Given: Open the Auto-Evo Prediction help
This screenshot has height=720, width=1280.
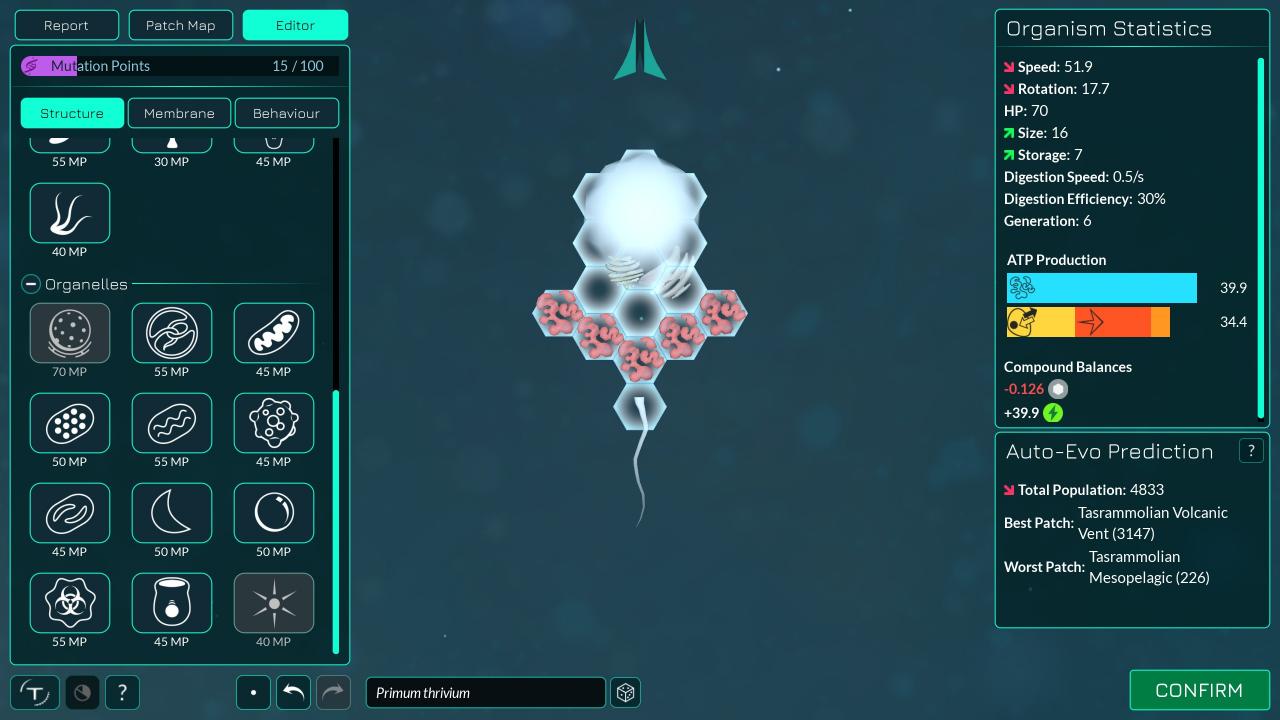Looking at the screenshot, I should click(1250, 451).
